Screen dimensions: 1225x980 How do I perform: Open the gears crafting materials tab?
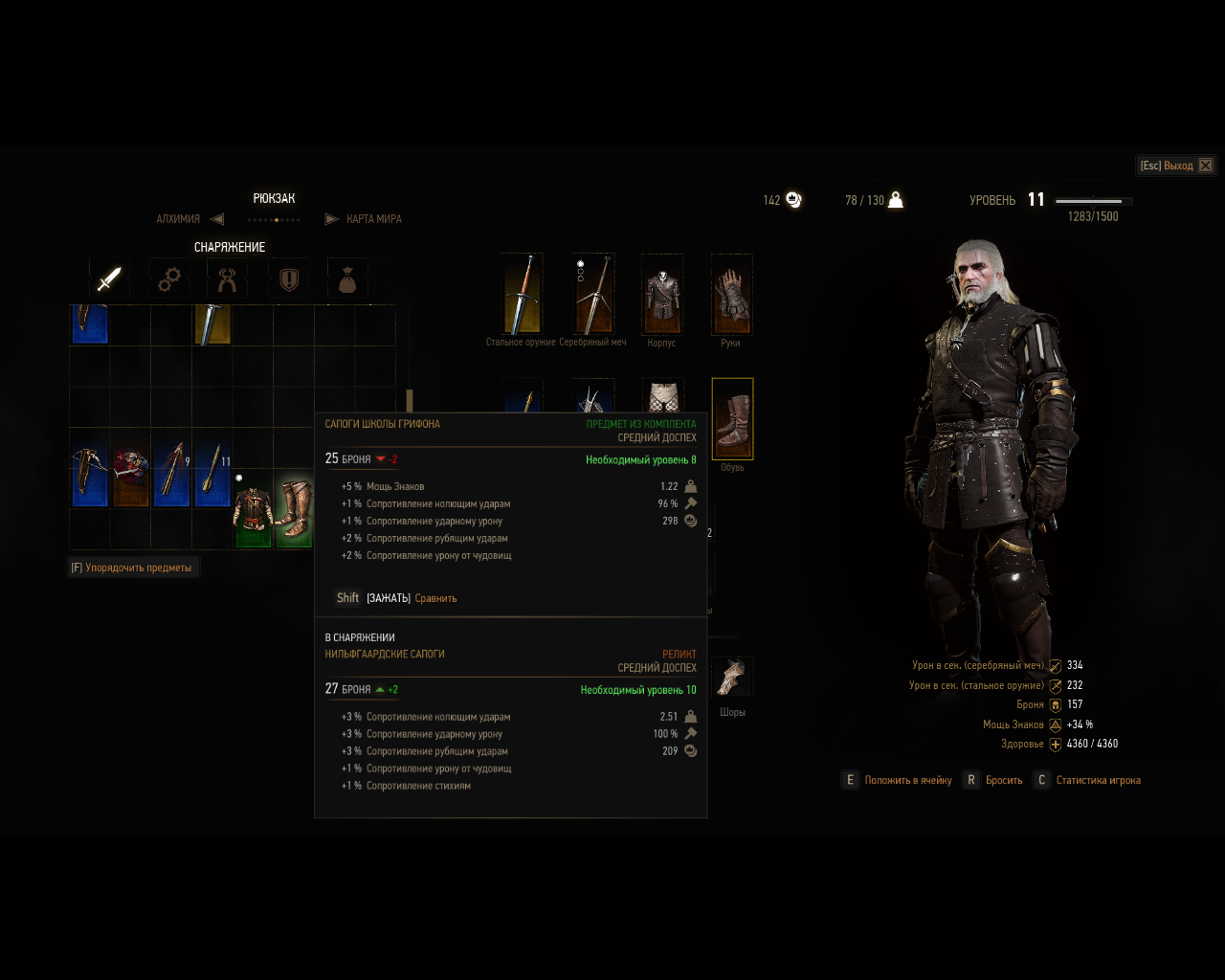click(x=169, y=278)
